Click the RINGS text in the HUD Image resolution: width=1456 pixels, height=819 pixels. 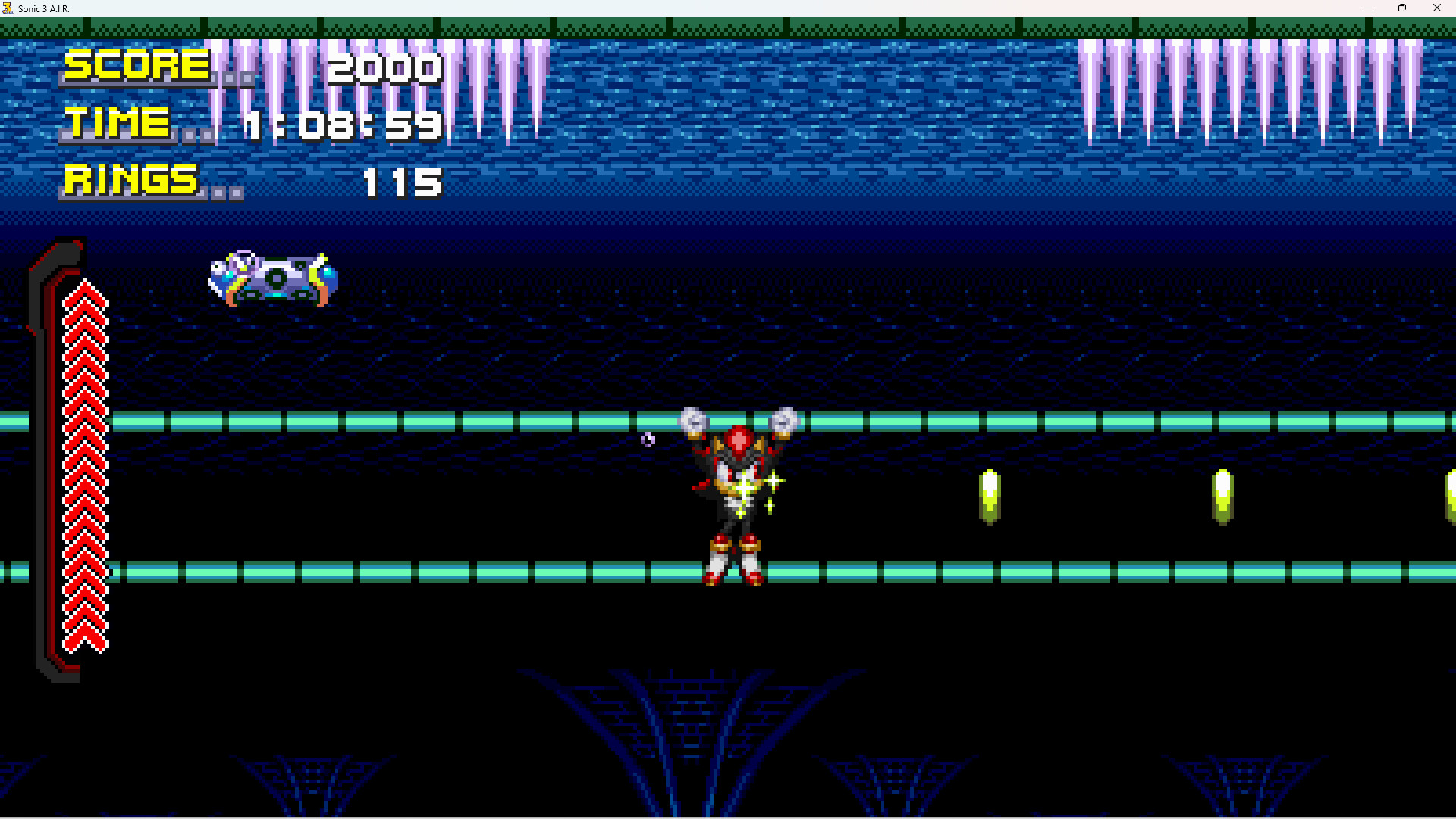130,180
